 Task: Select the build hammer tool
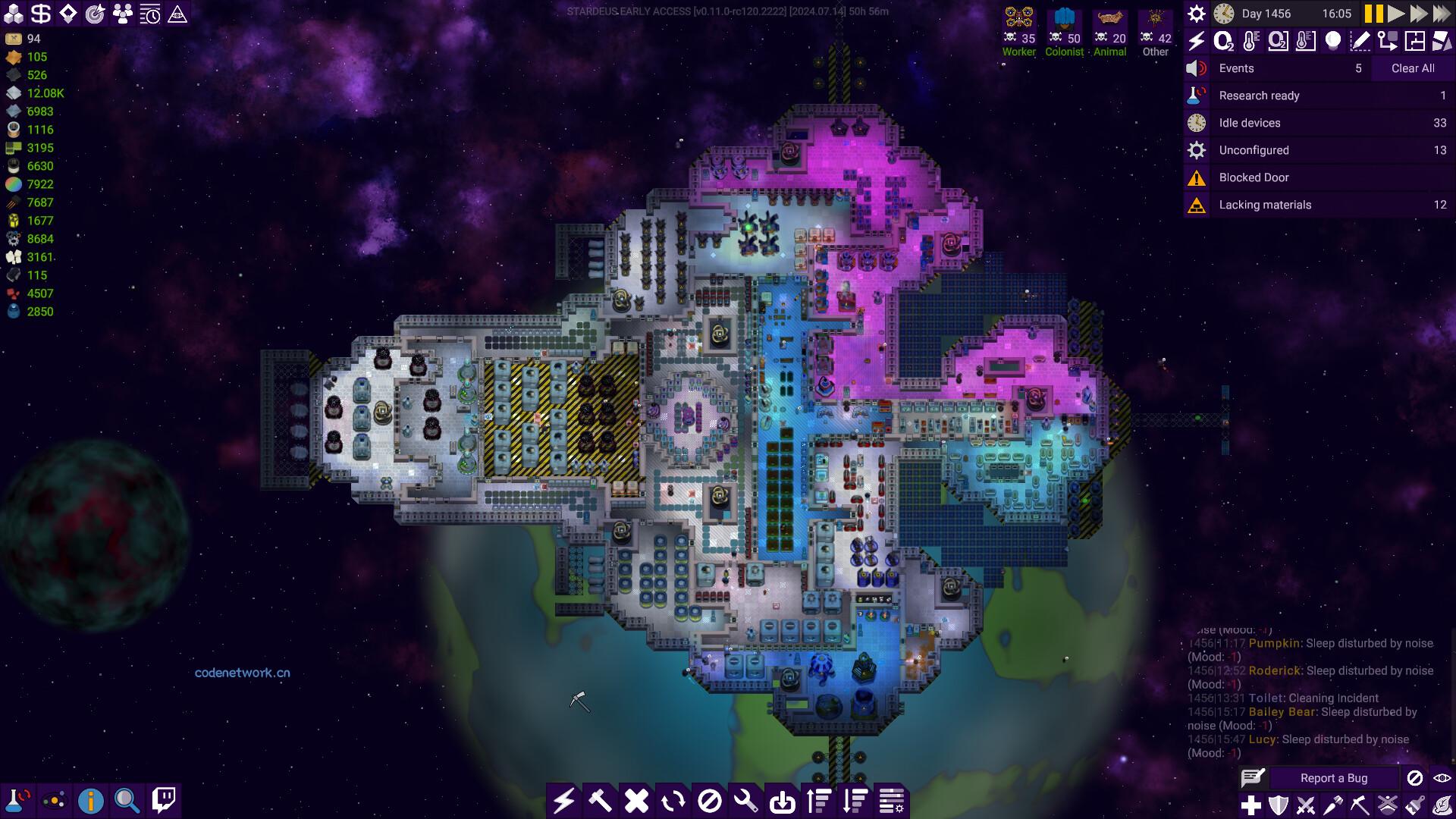tap(600, 800)
